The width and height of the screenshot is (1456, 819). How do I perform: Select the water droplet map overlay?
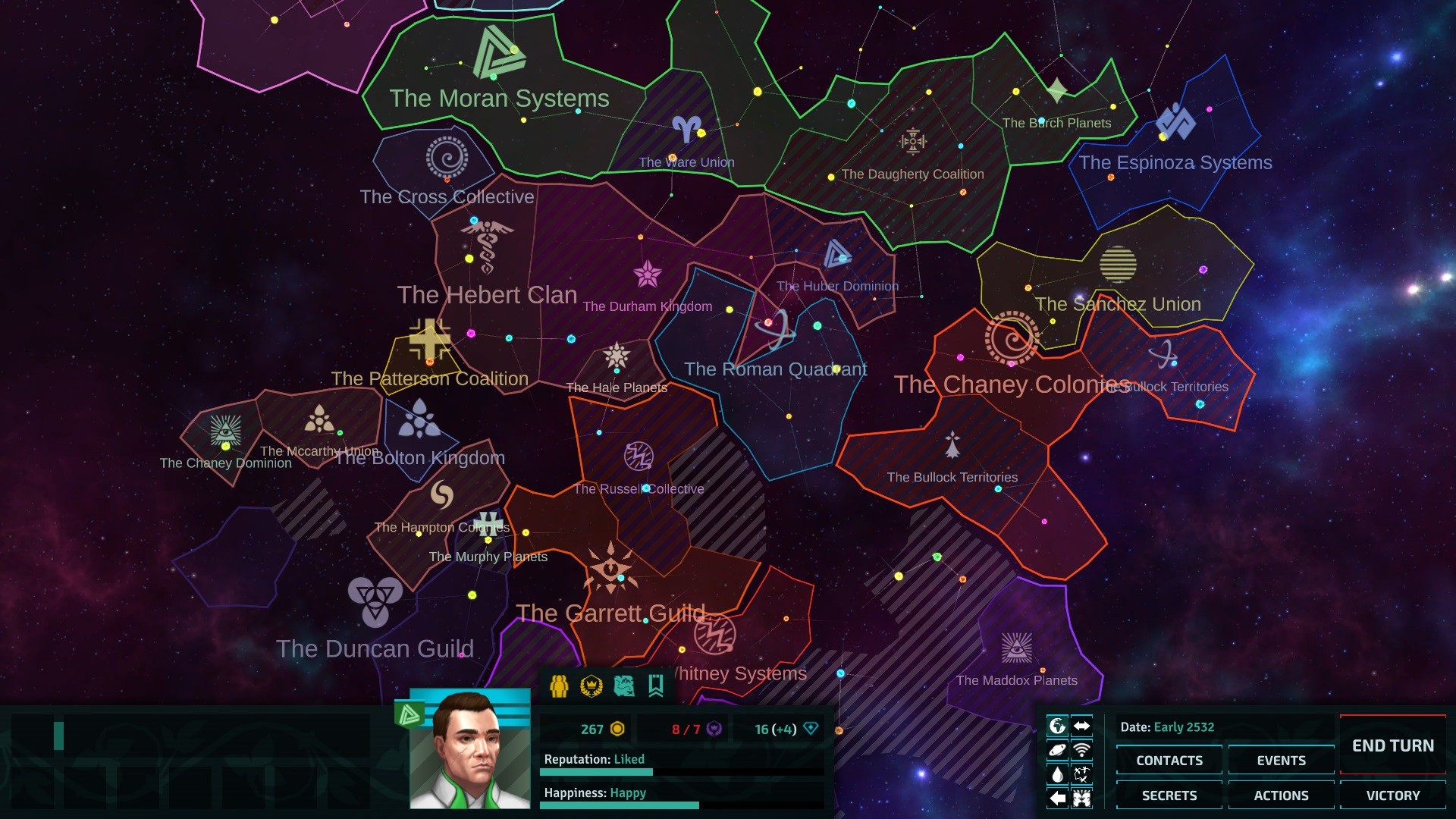(1057, 774)
